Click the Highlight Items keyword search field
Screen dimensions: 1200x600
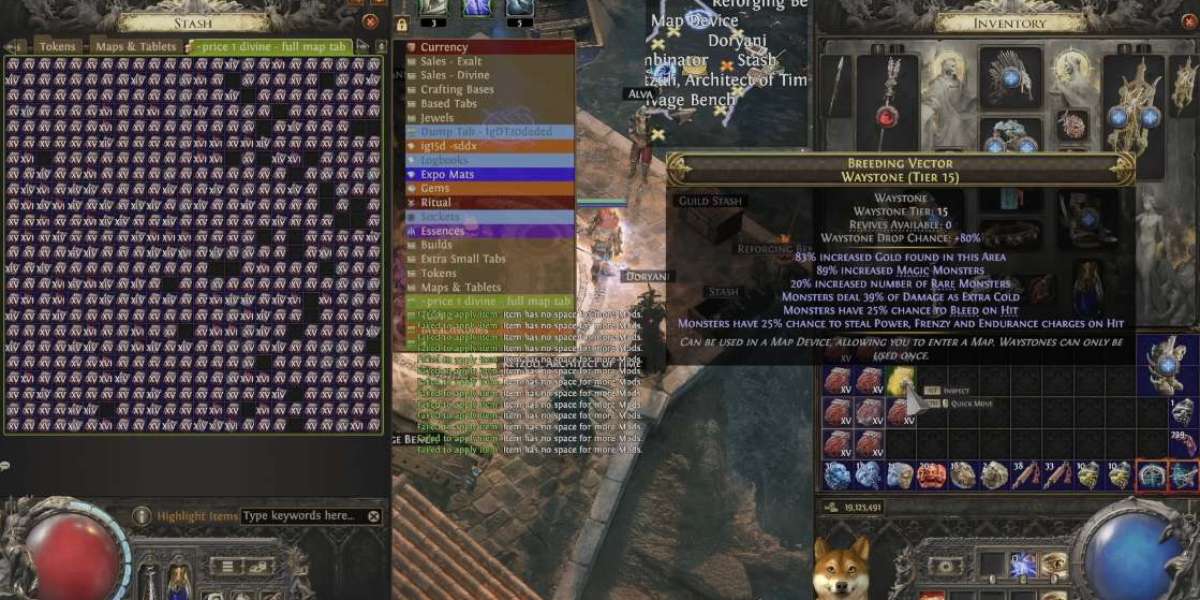point(302,516)
